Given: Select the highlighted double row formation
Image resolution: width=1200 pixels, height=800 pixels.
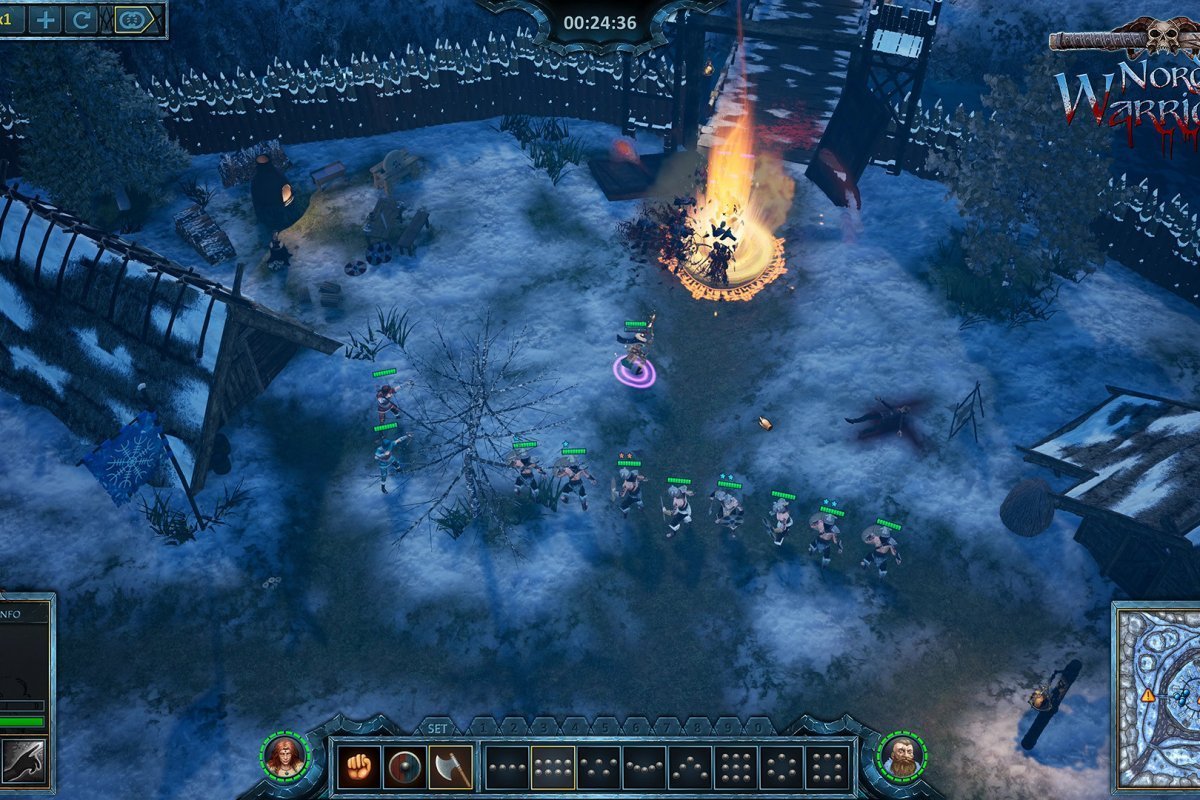Looking at the screenshot, I should [x=553, y=767].
